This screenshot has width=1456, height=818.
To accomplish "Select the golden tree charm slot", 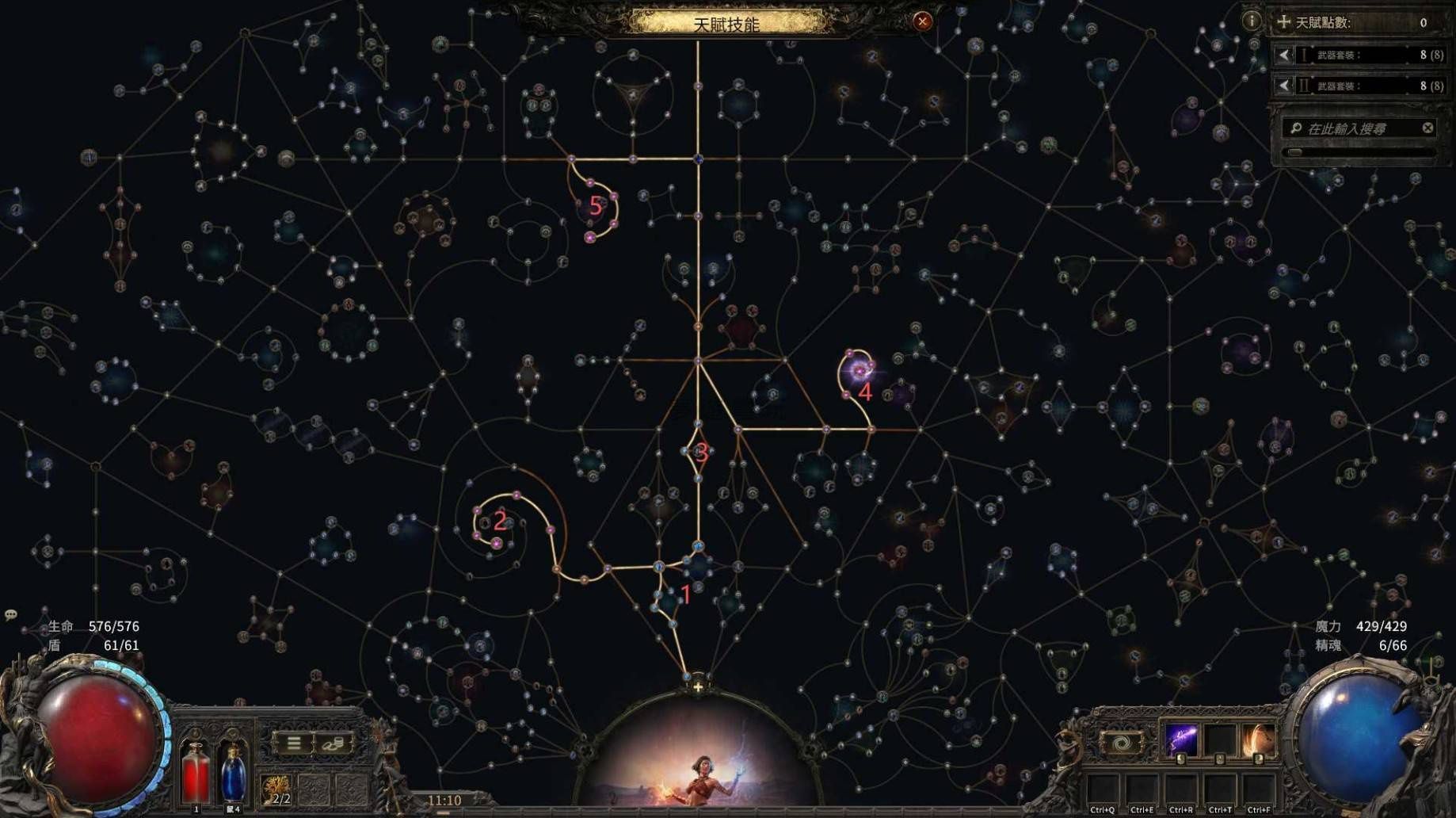I will 276,789.
